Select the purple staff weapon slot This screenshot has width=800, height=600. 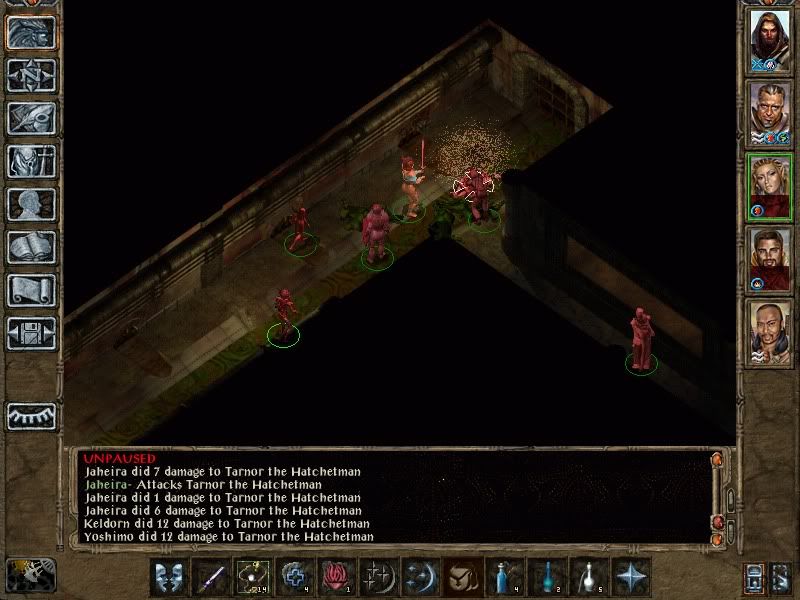211,577
